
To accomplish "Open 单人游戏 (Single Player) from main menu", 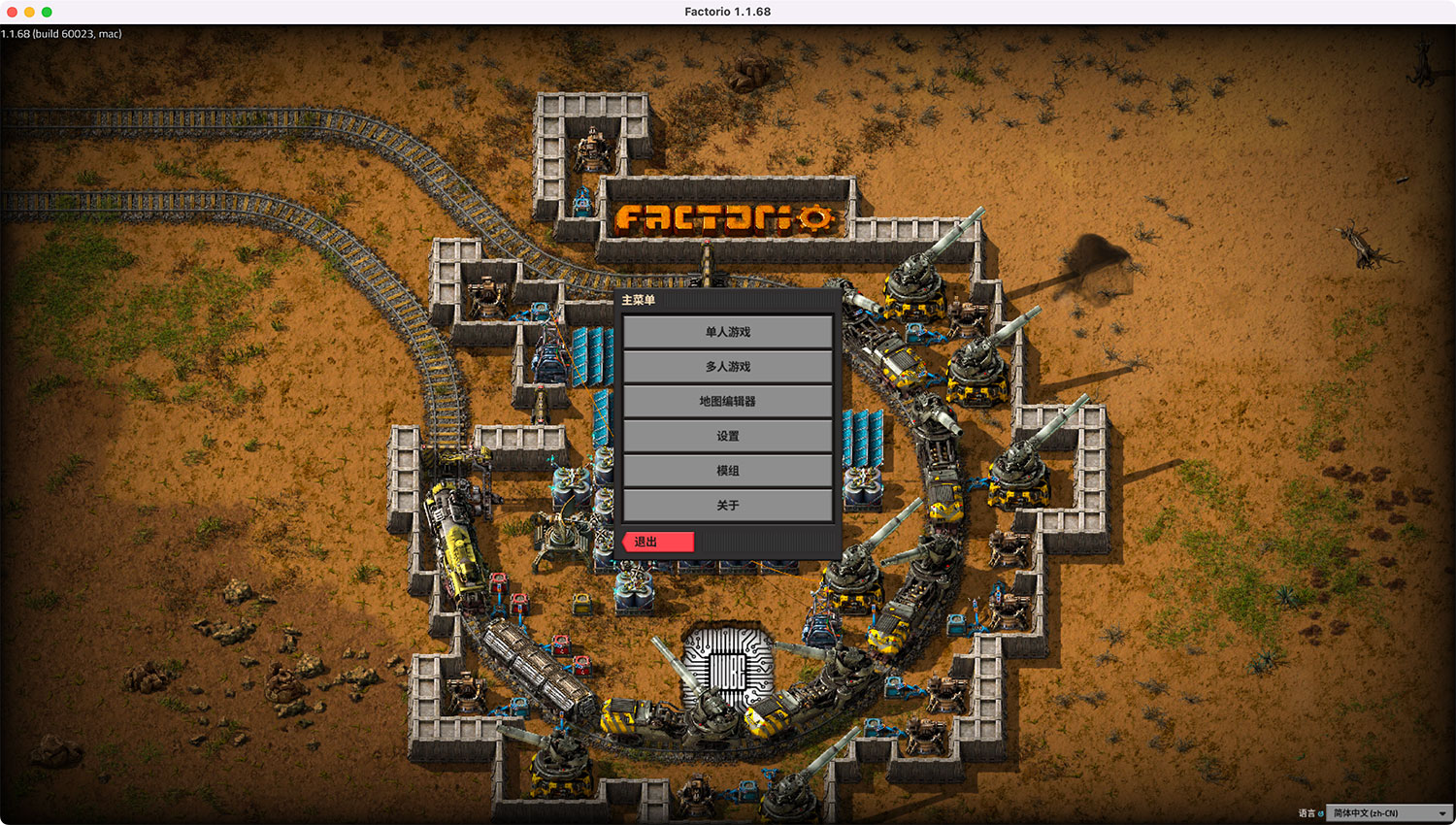I will click(727, 332).
